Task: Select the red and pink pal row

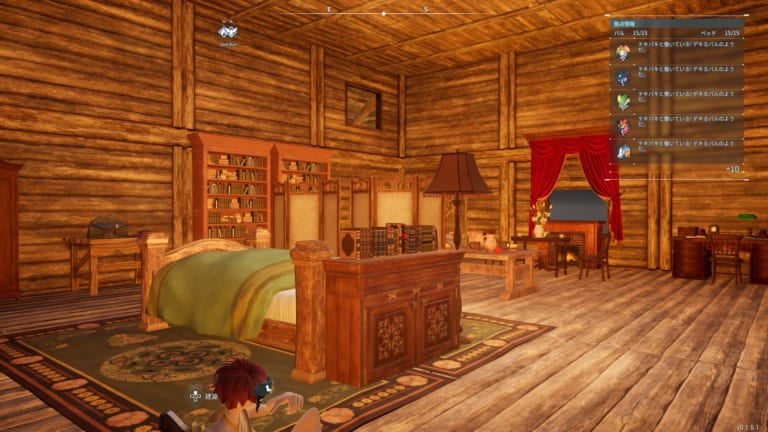Action: click(675, 126)
